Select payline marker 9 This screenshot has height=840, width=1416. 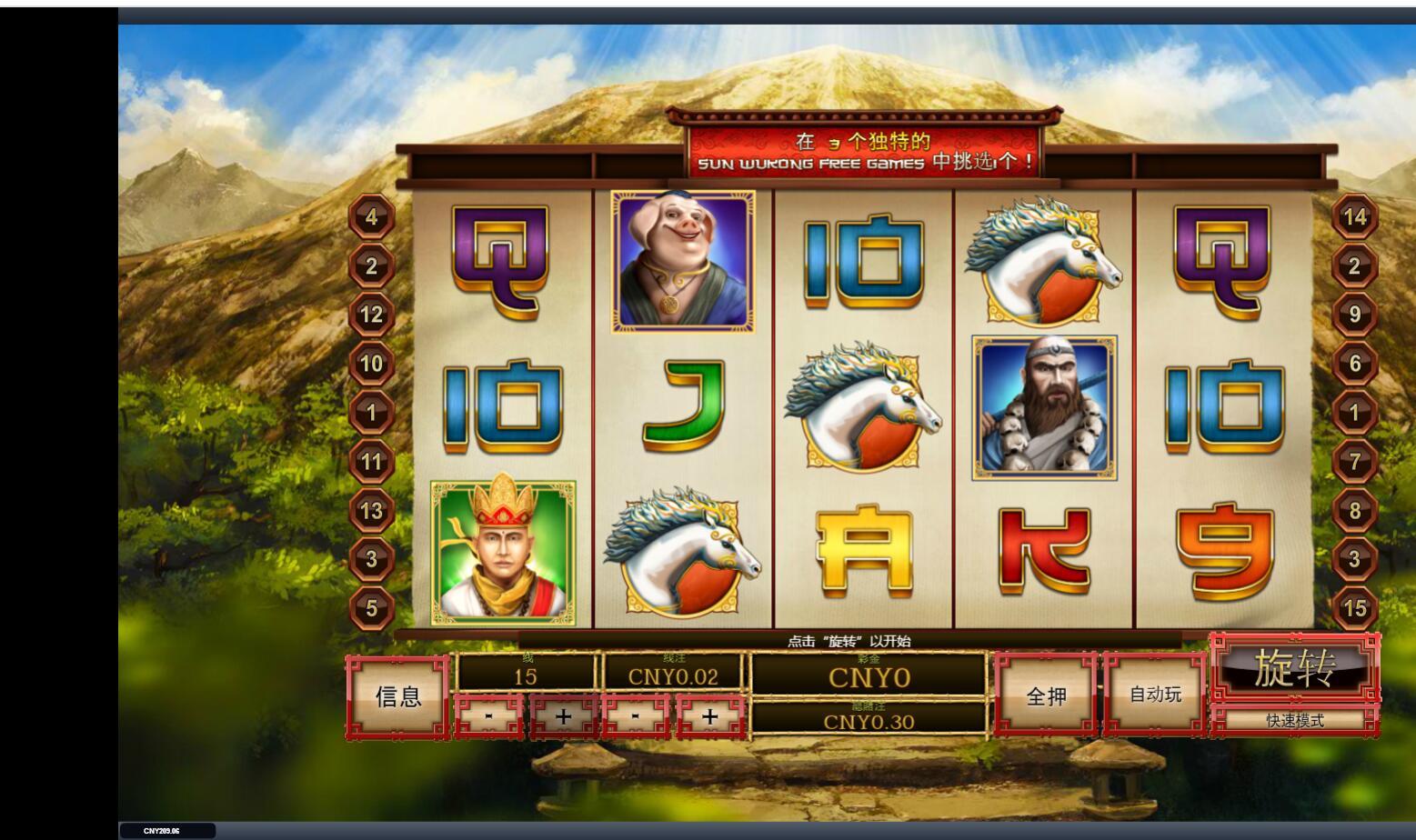coord(1355,315)
